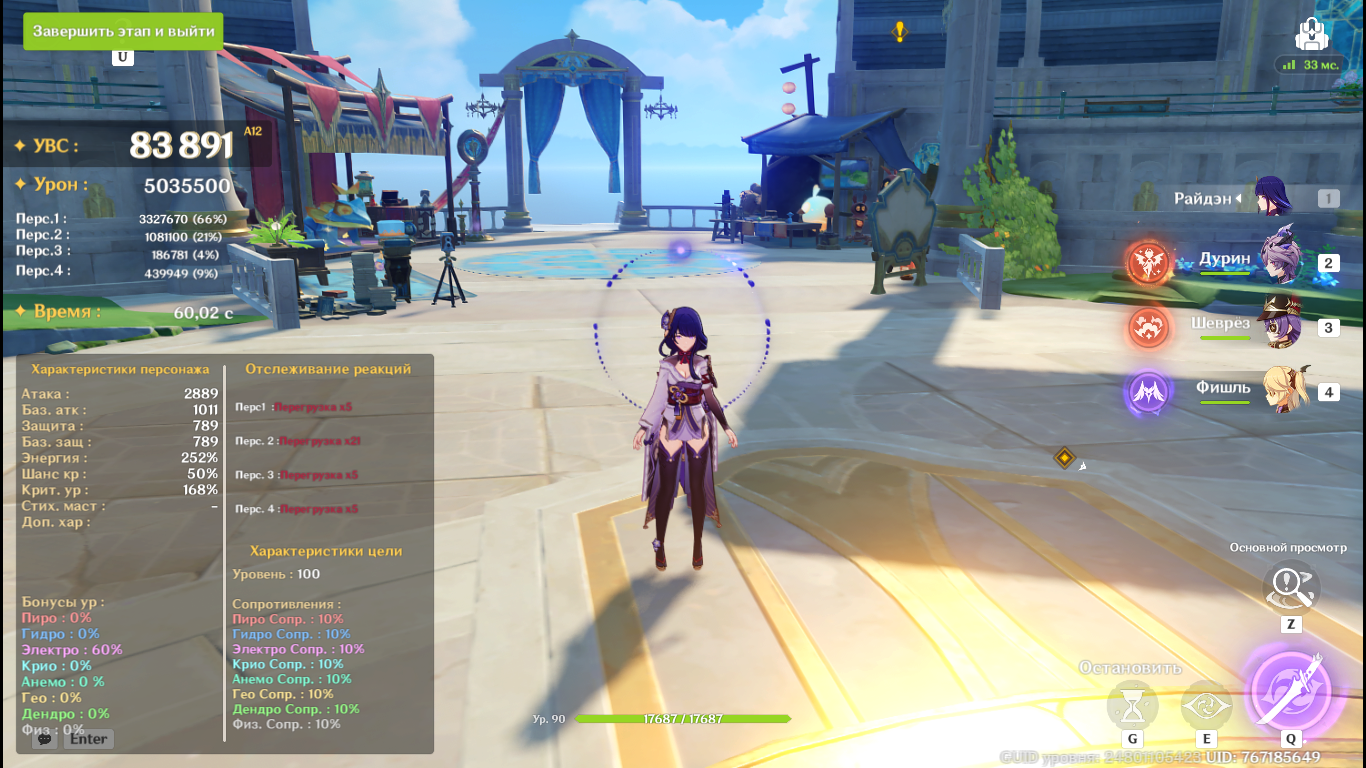Click the hourglass 'Остановить' icon
Image resolution: width=1366 pixels, height=768 pixels.
pos(1132,707)
